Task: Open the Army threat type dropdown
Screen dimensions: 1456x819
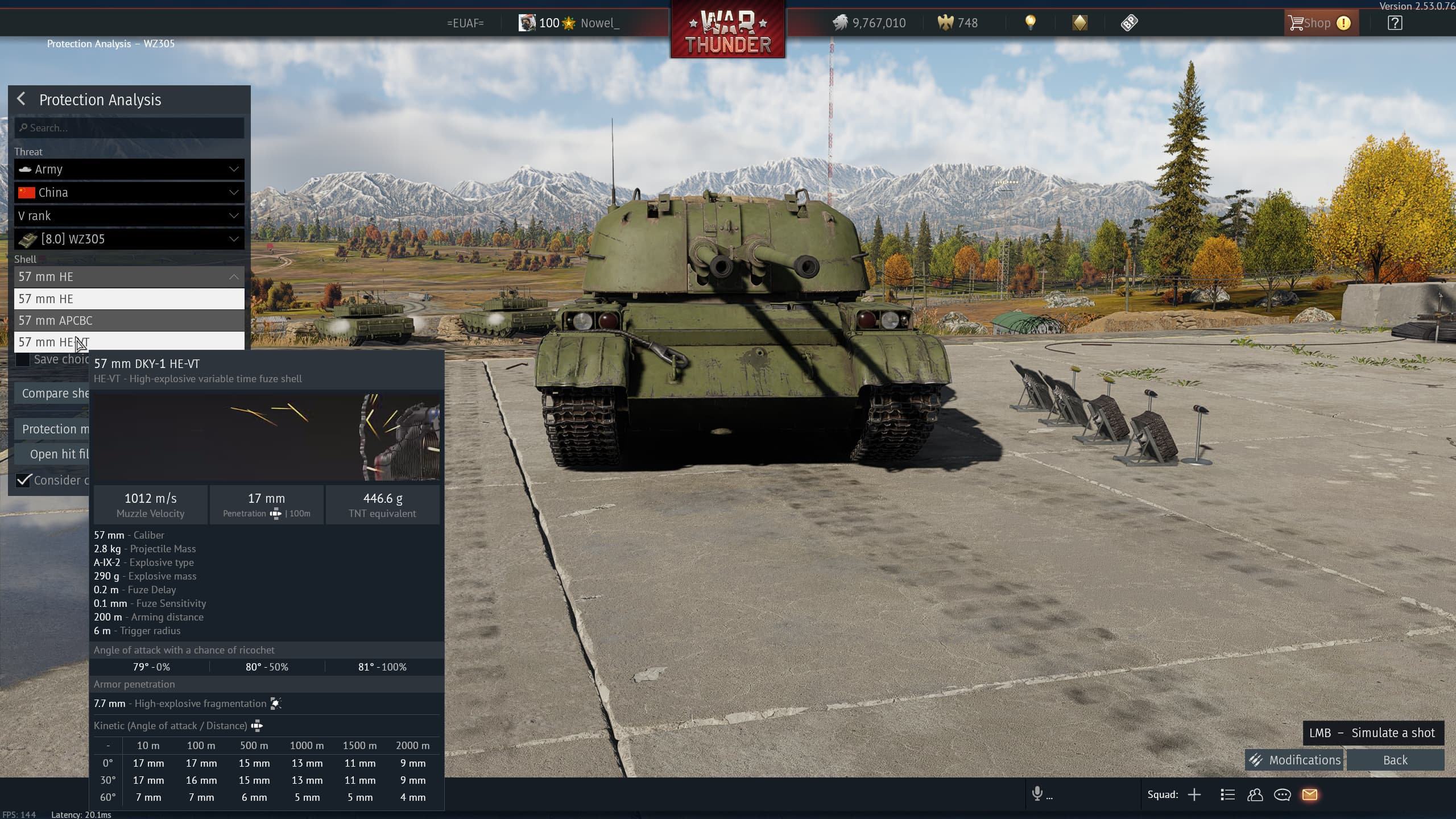Action: coord(129,169)
